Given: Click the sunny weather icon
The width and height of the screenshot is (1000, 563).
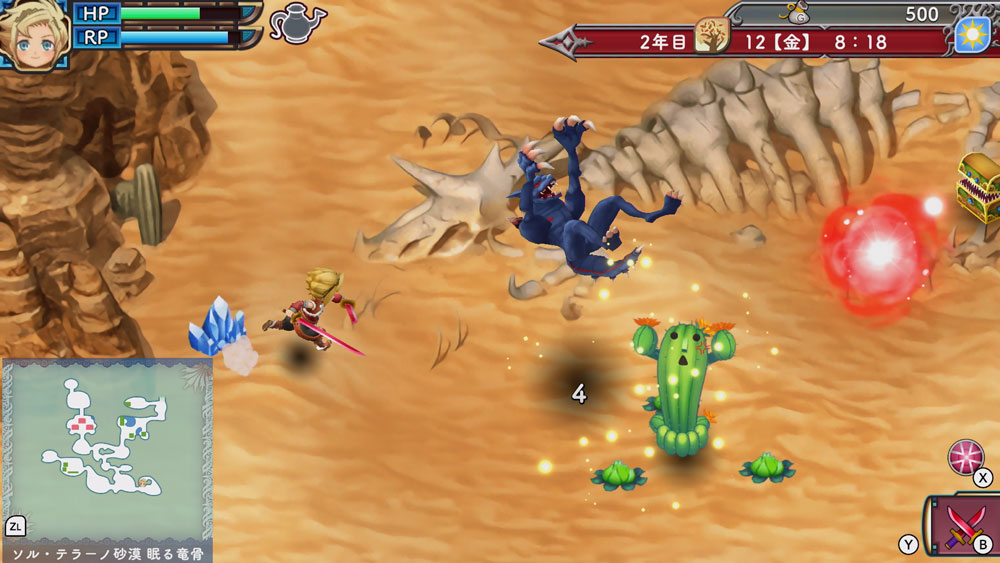Looking at the screenshot, I should (971, 35).
